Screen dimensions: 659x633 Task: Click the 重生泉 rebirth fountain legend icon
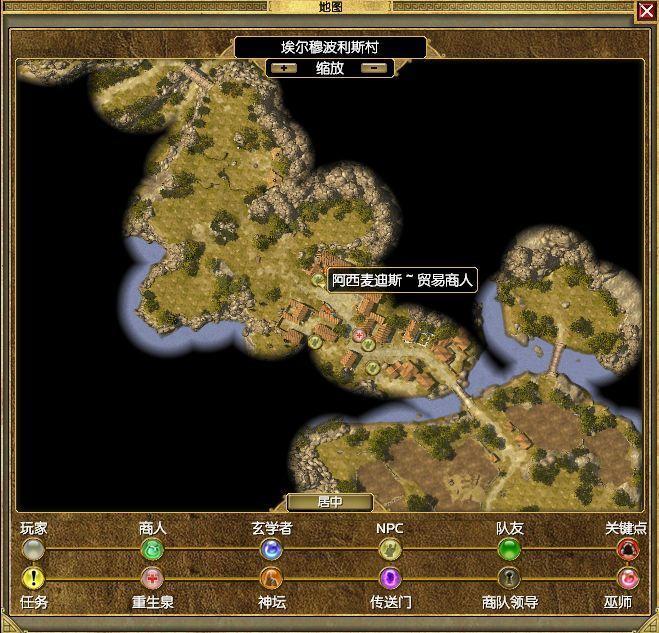tap(152, 578)
